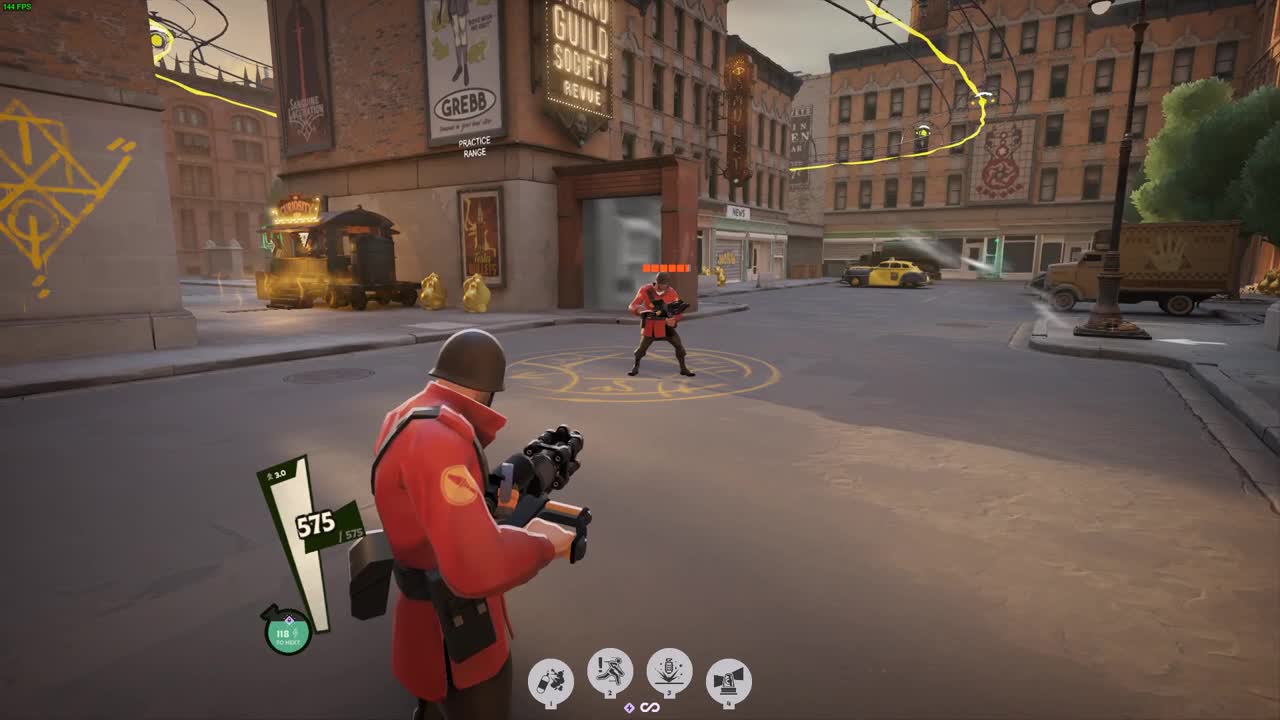Click the green souls stopwatch icon
This screenshot has height=720, width=1280.
(x=287, y=632)
